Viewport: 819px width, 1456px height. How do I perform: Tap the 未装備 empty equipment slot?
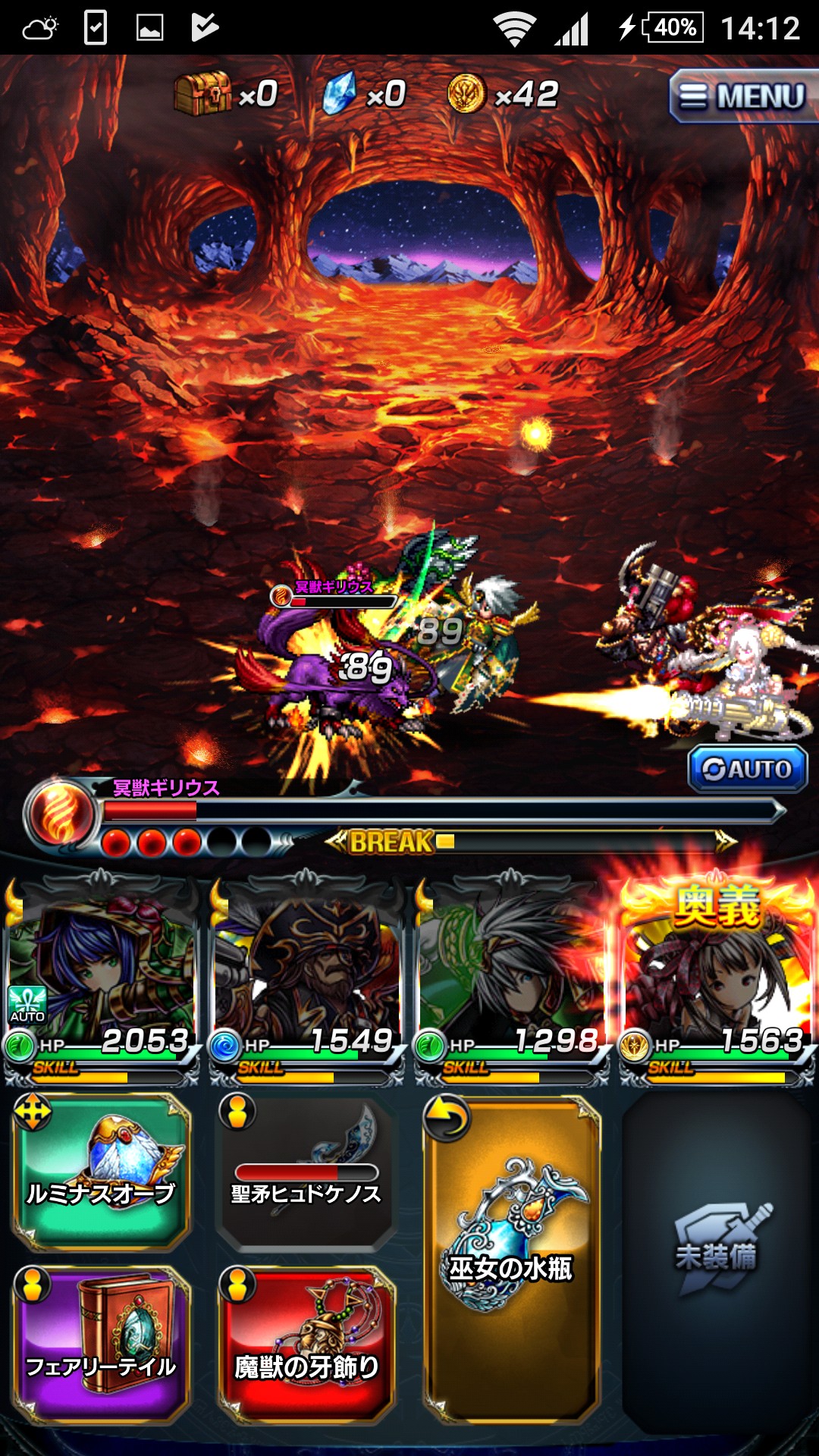(716, 1259)
